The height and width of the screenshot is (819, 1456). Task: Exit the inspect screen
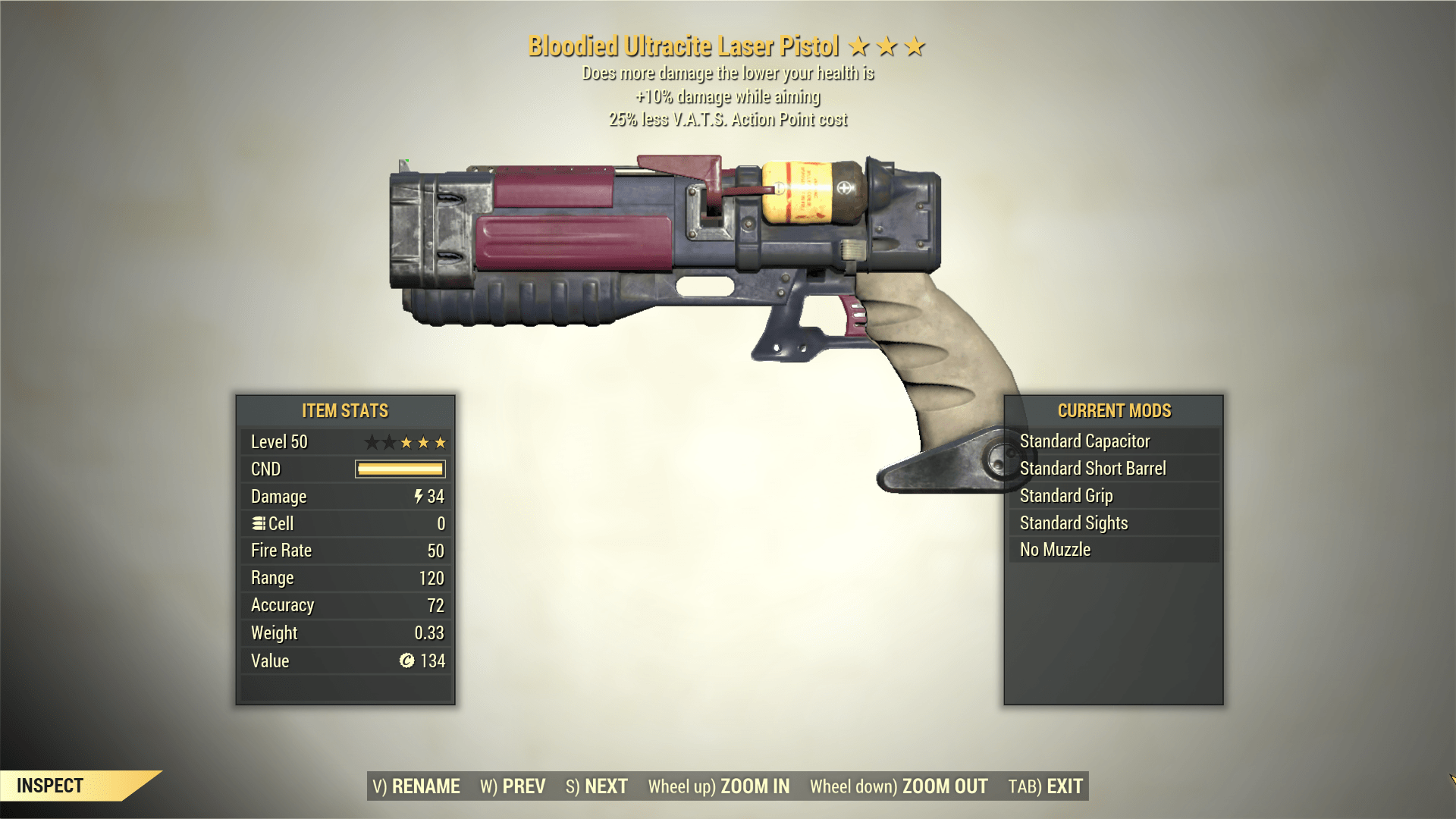tap(1045, 786)
